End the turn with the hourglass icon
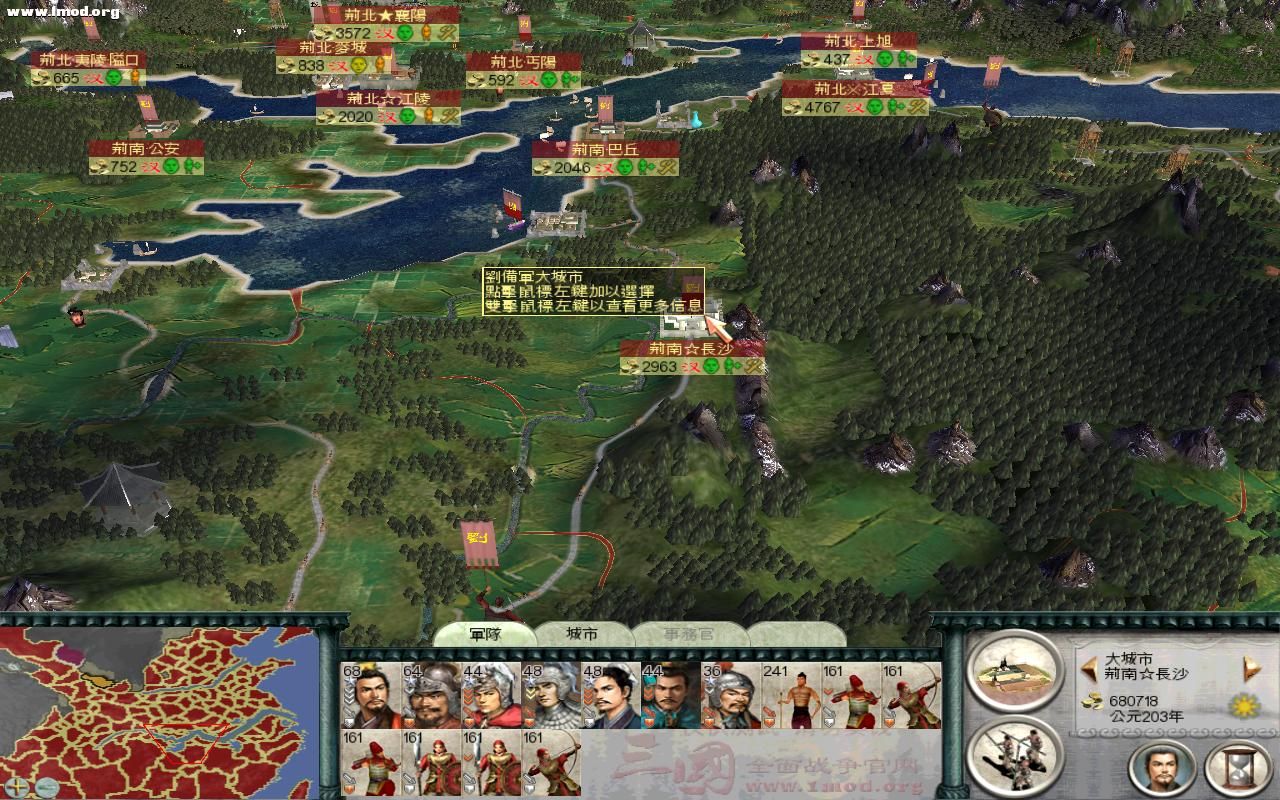Image resolution: width=1280 pixels, height=800 pixels. [1236, 768]
